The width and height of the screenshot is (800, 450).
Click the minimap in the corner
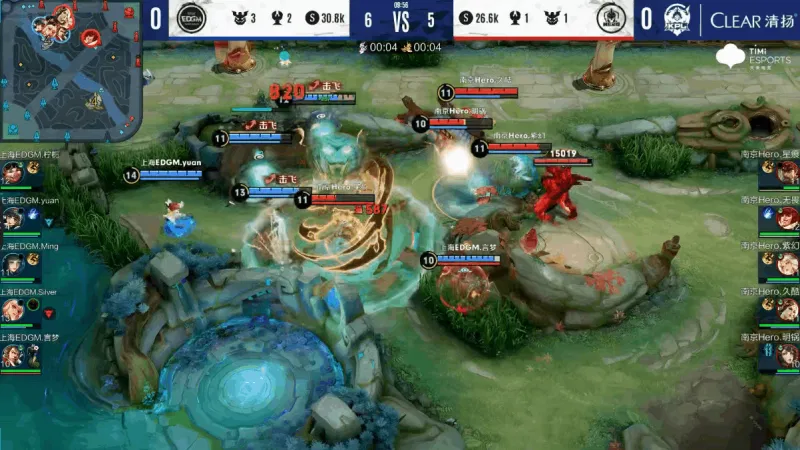[x=68, y=69]
